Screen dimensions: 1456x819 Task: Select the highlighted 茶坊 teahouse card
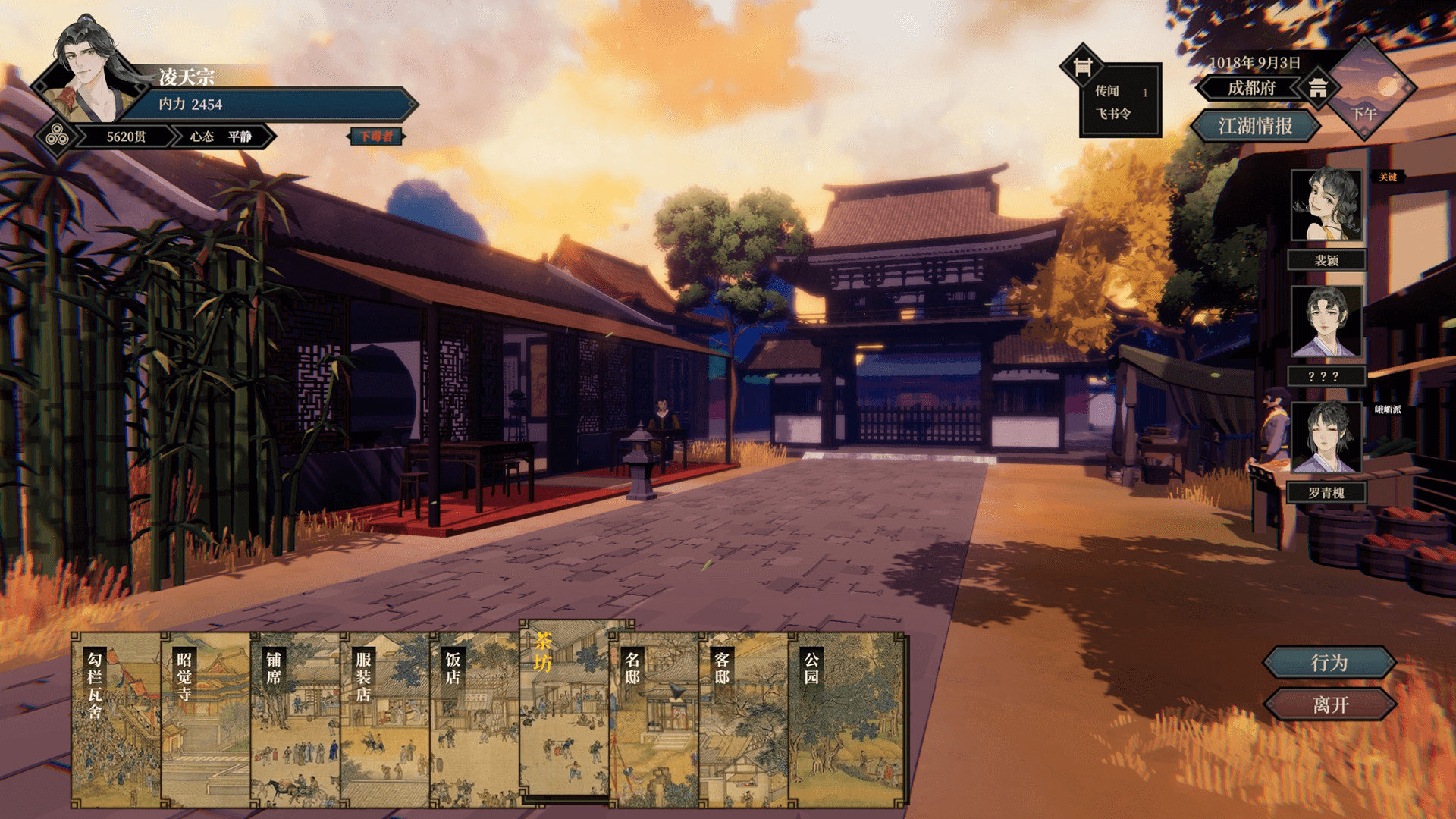point(564,709)
